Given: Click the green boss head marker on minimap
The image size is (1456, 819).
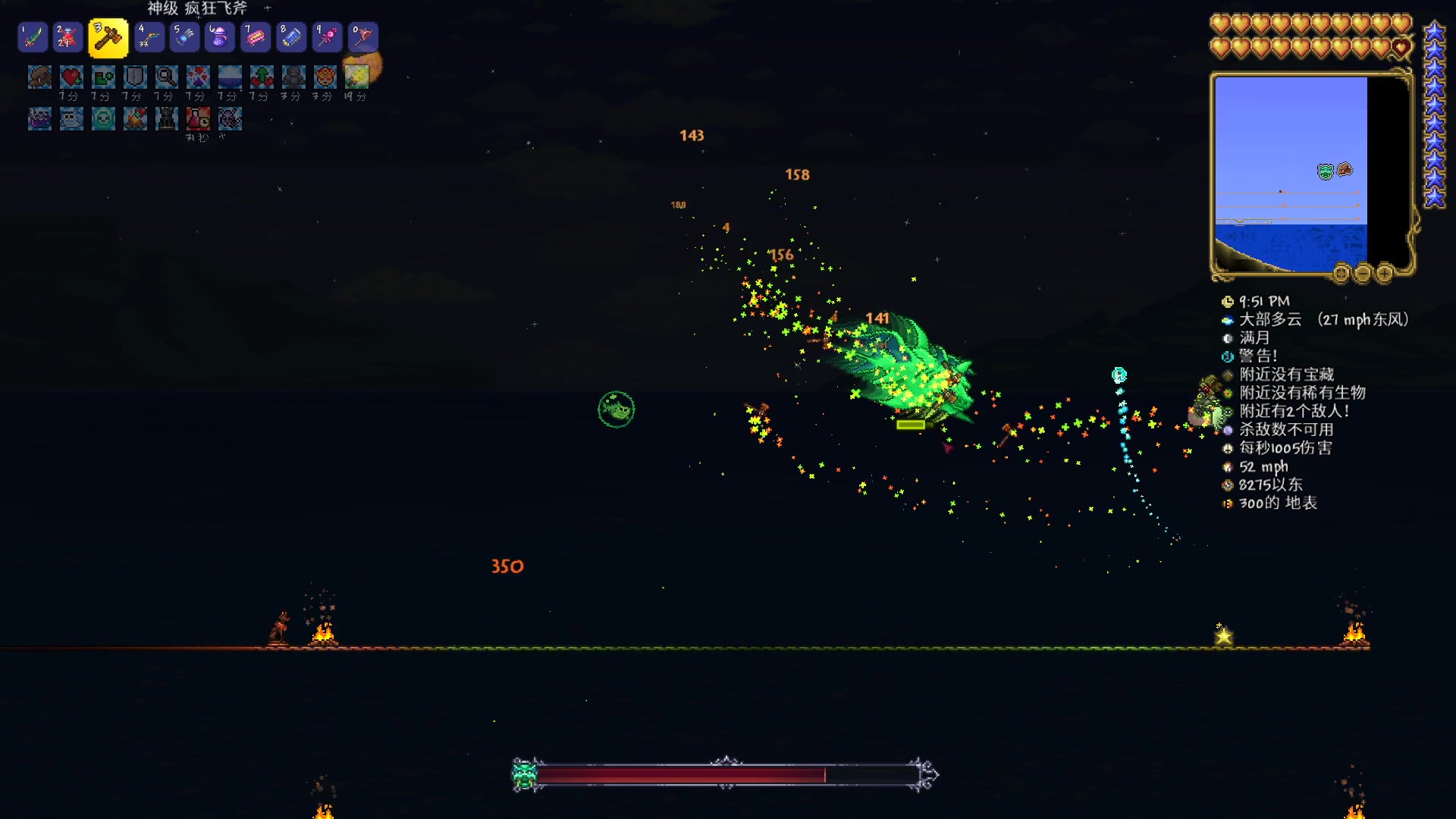Looking at the screenshot, I should pyautogui.click(x=1325, y=171).
